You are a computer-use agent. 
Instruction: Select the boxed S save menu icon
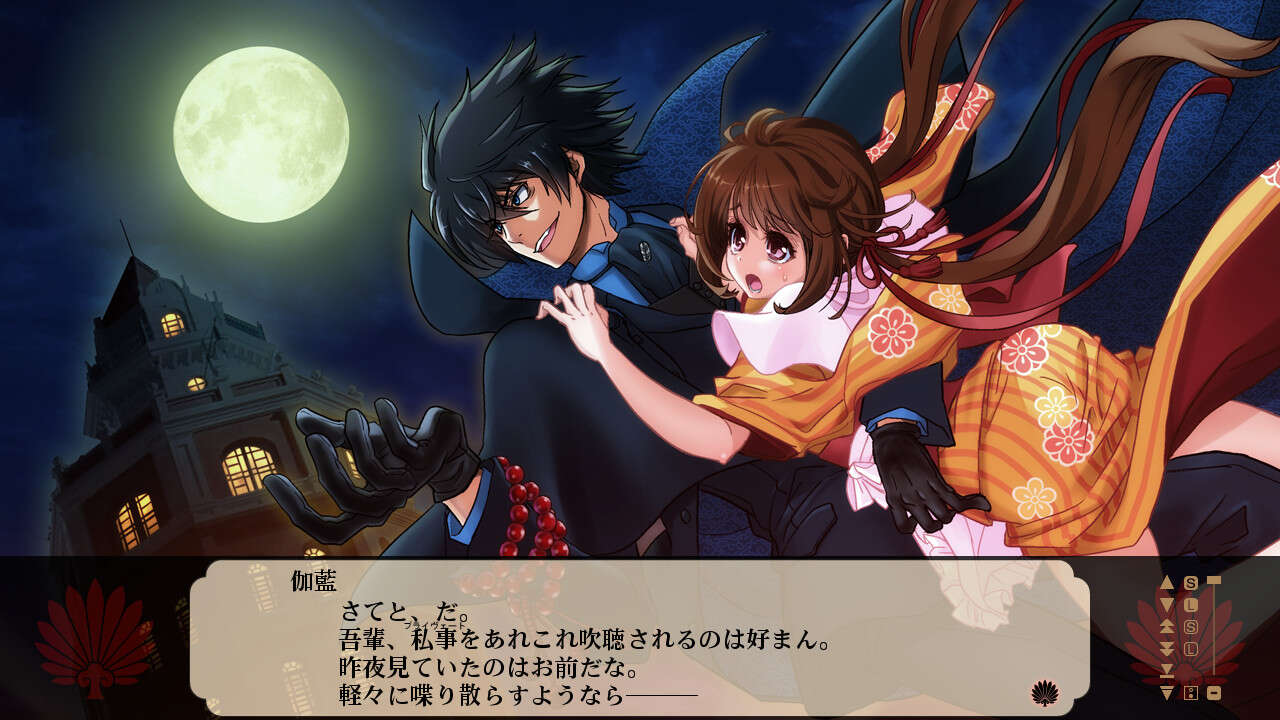(x=1190, y=625)
